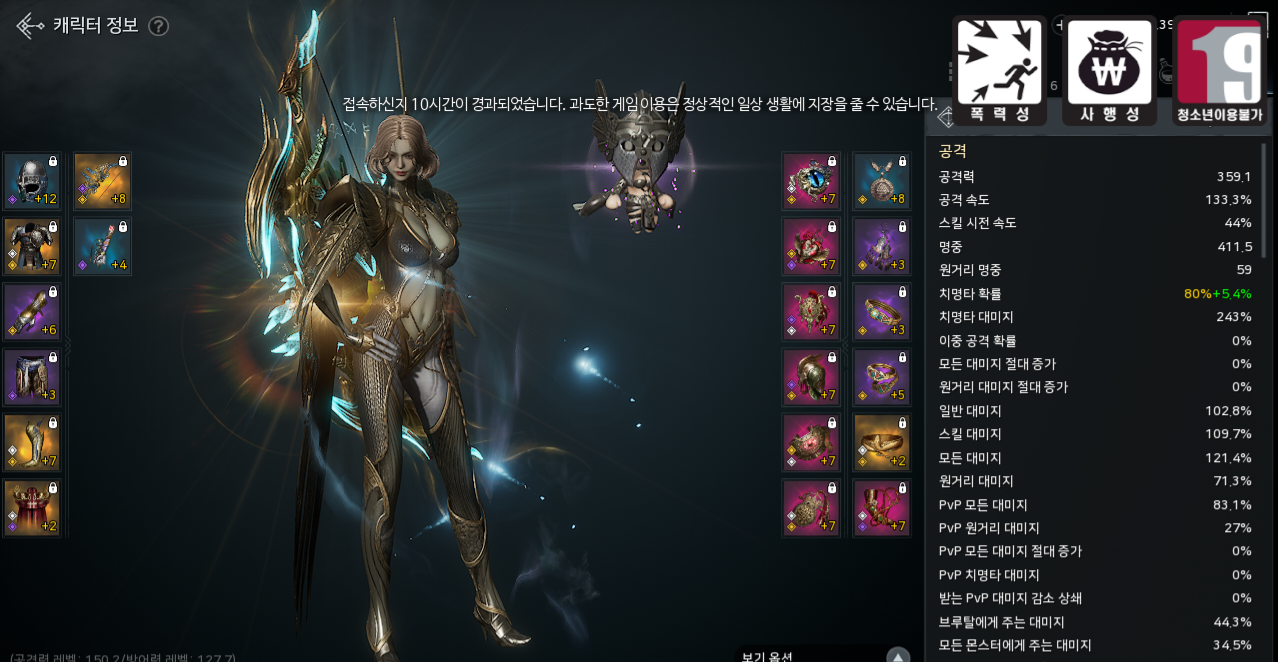Choose the +6 gauntlet equipment slot

pos(32,312)
